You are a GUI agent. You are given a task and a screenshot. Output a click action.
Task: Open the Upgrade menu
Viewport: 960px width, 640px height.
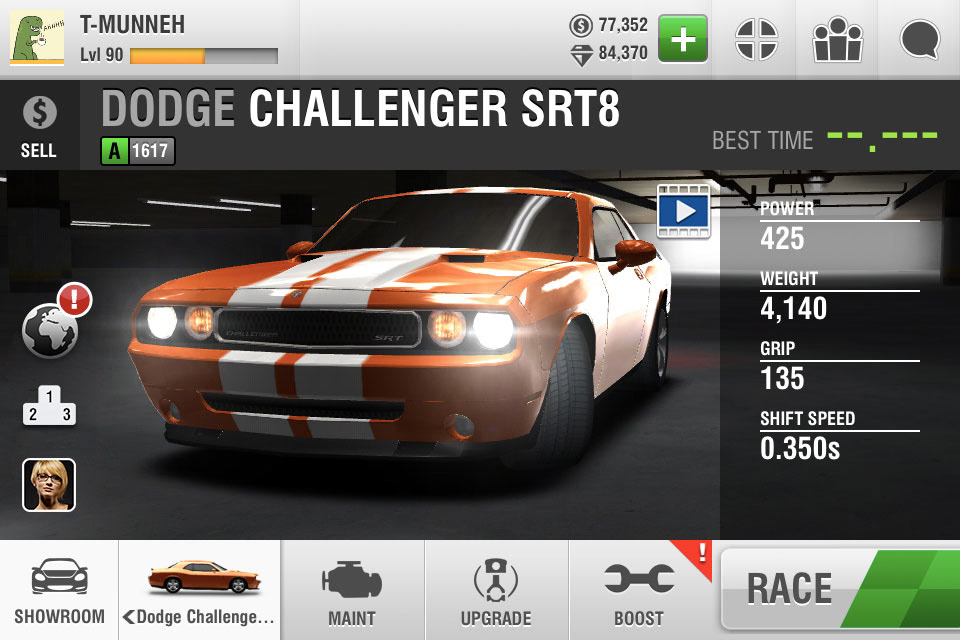coord(496,592)
